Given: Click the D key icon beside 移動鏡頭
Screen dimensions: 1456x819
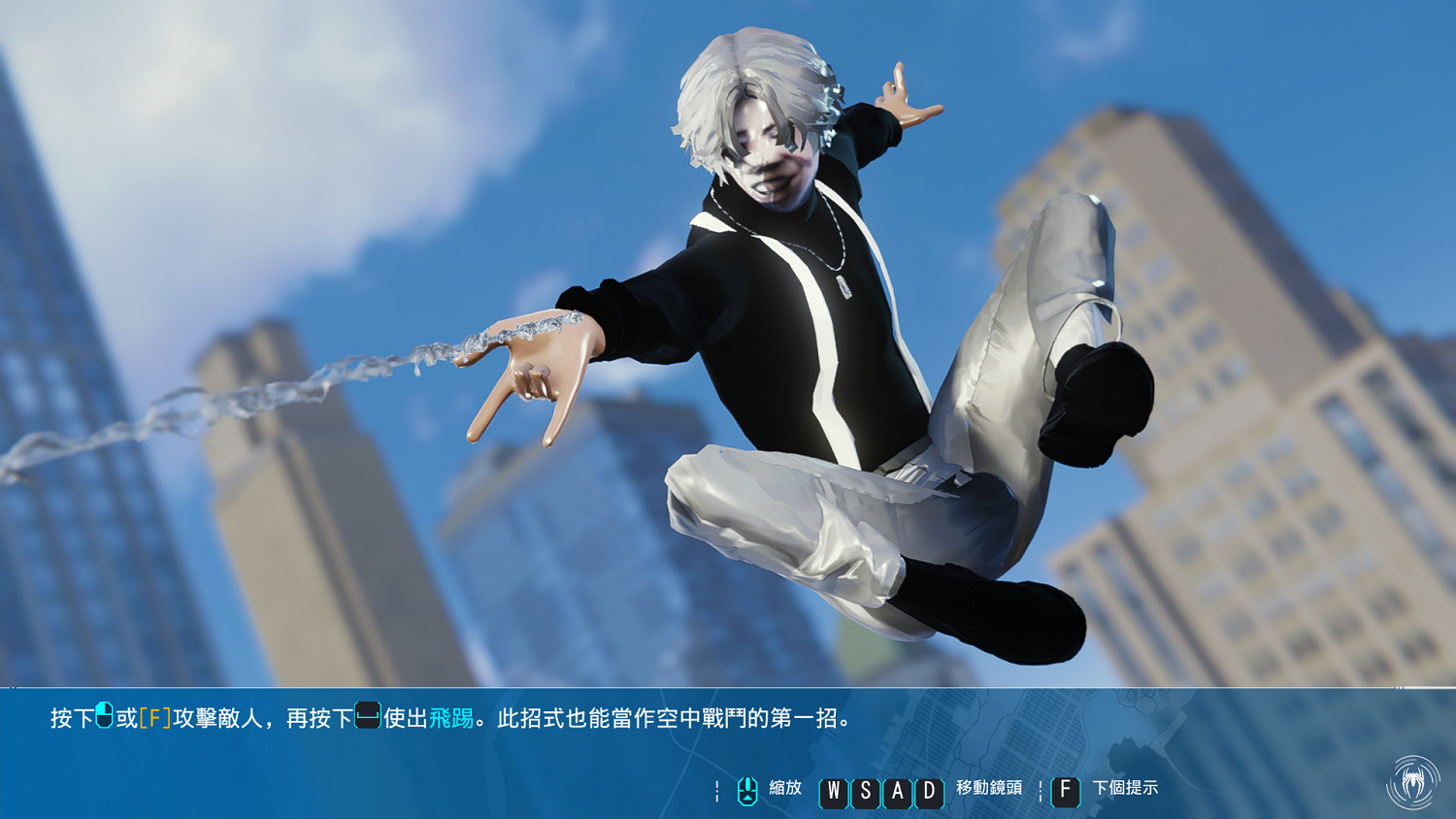Looking at the screenshot, I should pyautogui.click(x=930, y=793).
